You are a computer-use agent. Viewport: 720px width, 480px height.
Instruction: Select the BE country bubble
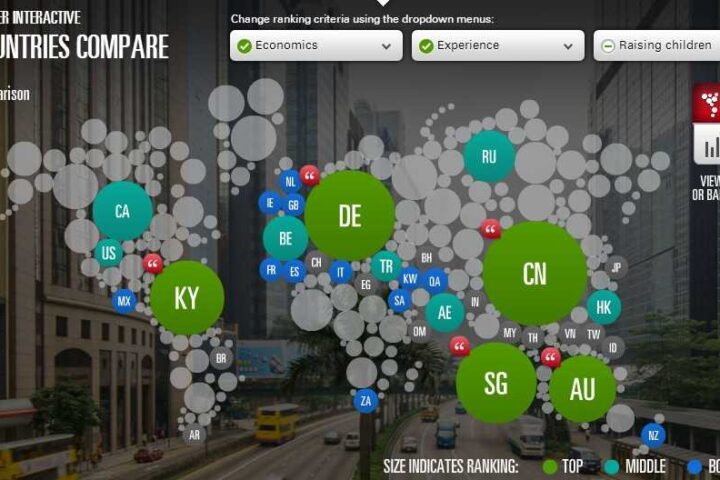click(x=285, y=239)
